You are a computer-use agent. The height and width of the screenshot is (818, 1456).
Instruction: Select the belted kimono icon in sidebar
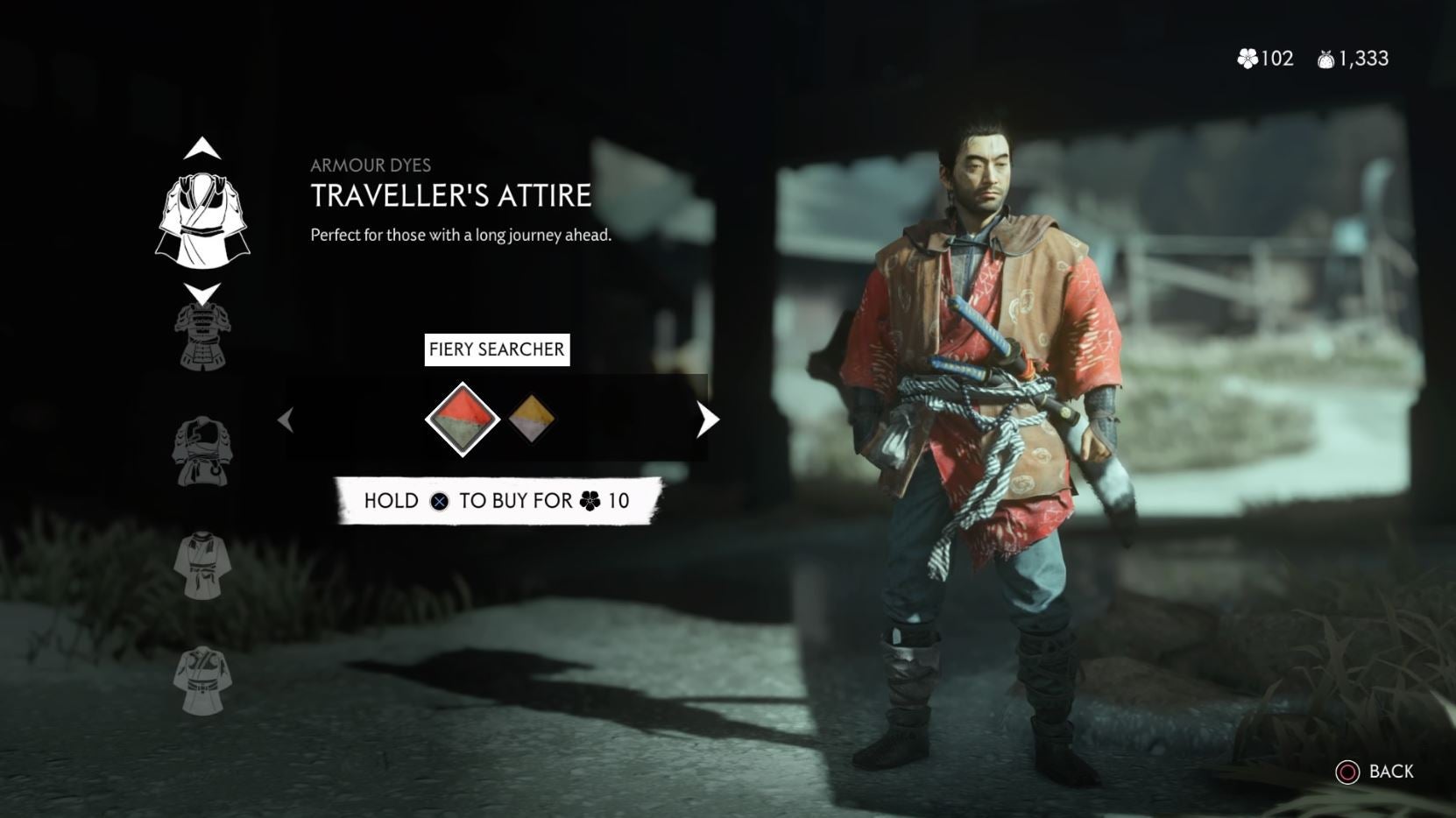pyautogui.click(x=203, y=565)
